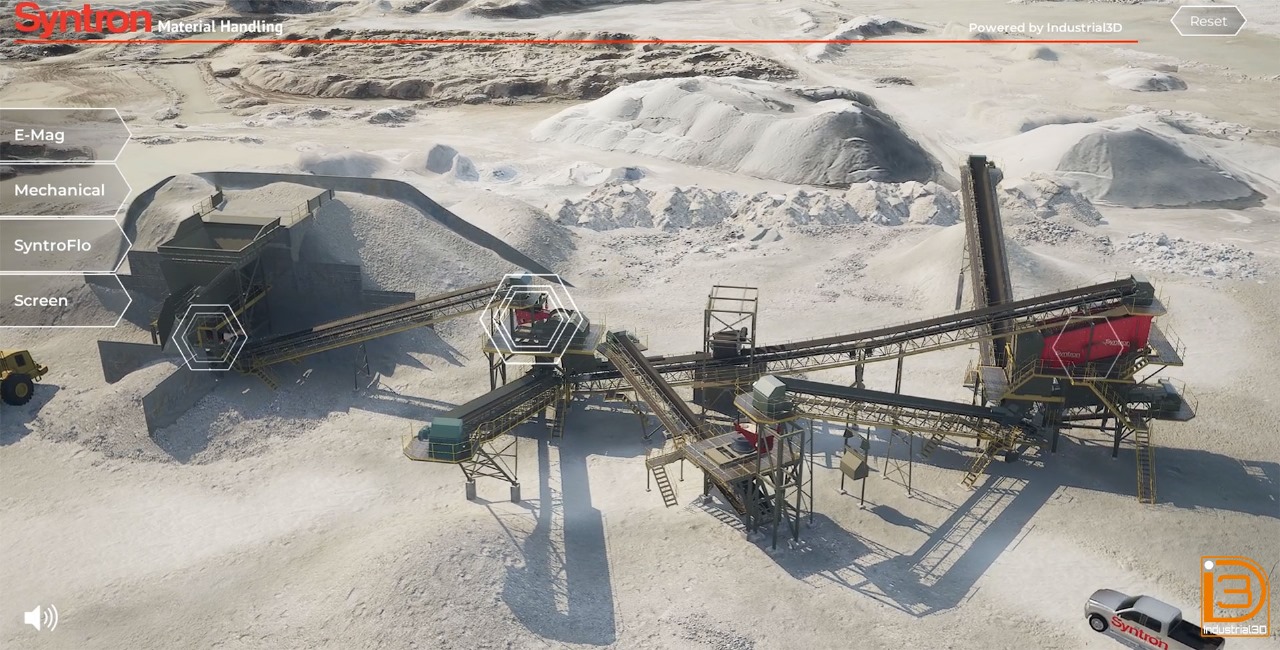This screenshot has width=1280, height=650.
Task: Choose the hexagon hotspot on the red Syntron screen
Action: pos(1087,346)
